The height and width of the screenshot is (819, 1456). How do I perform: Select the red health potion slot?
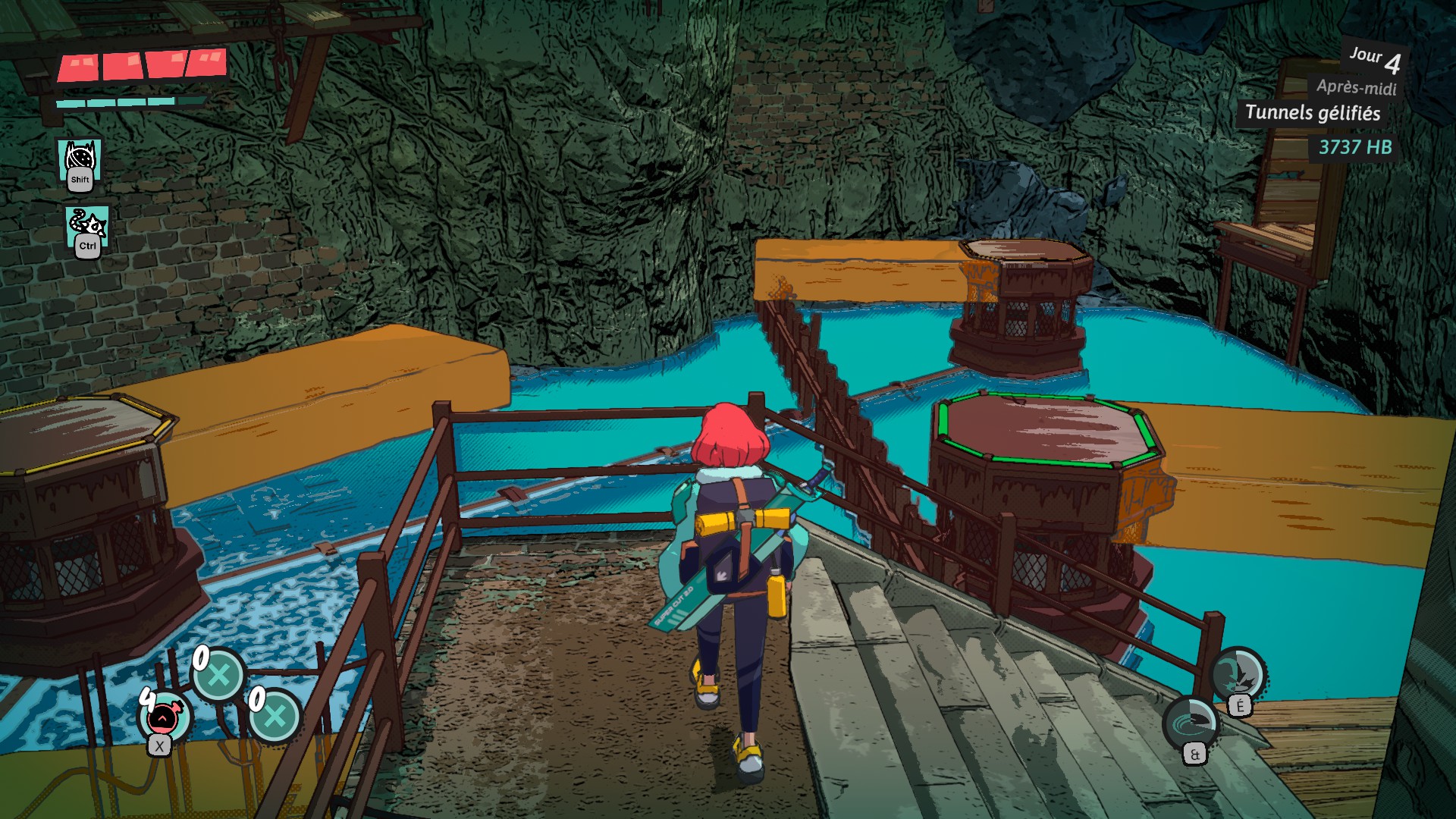(x=165, y=717)
